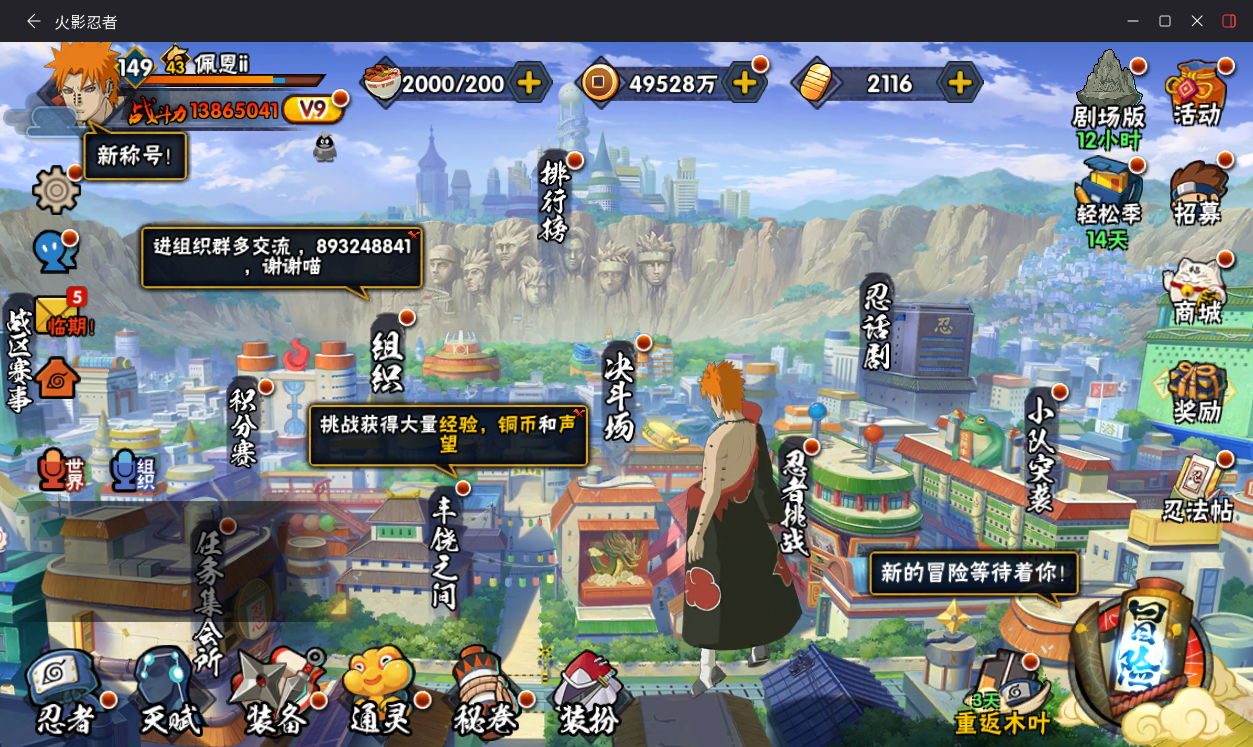Open the gear settings icon
This screenshot has width=1253, height=747.
click(x=56, y=189)
